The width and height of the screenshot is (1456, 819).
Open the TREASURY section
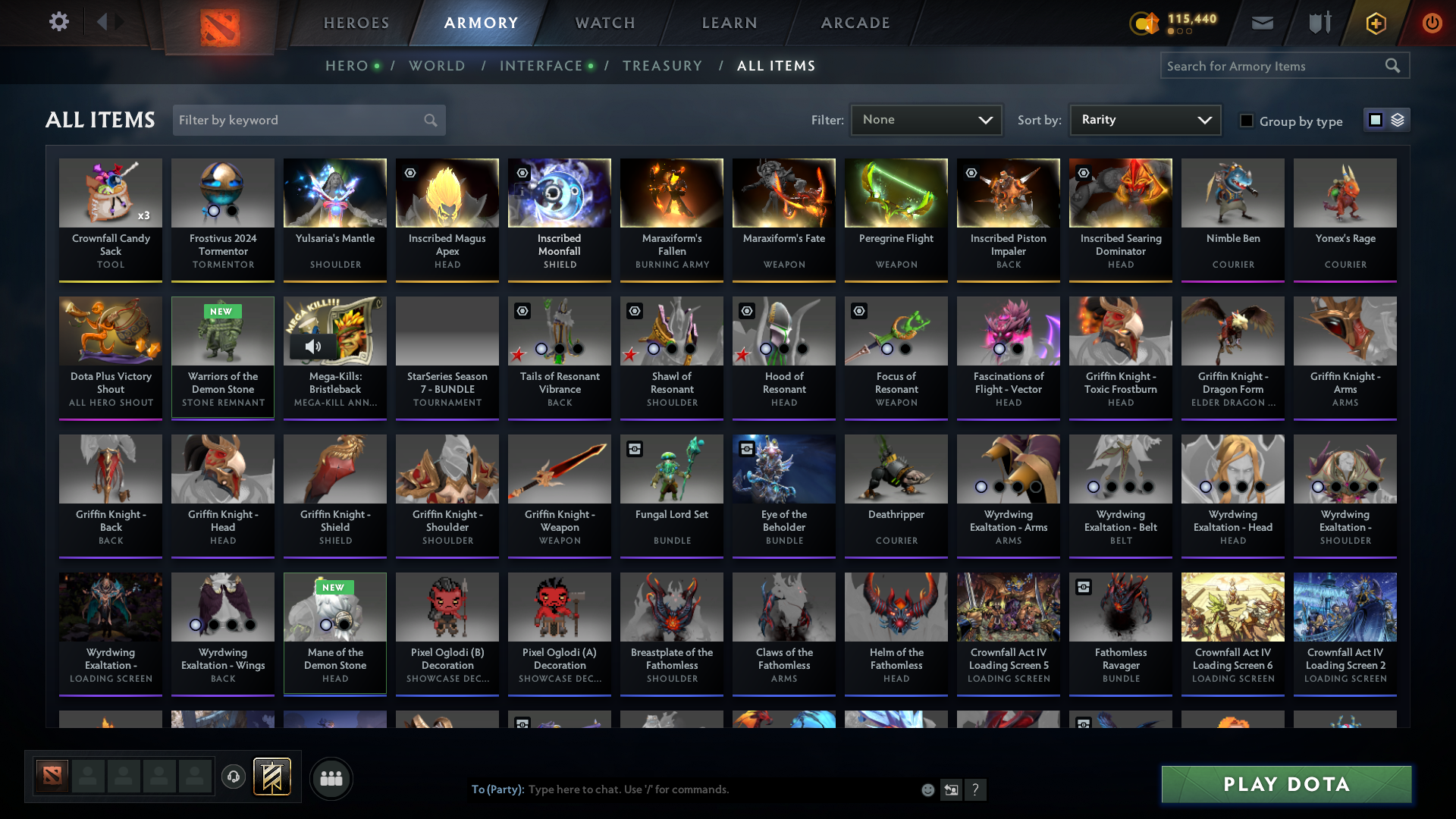662,66
